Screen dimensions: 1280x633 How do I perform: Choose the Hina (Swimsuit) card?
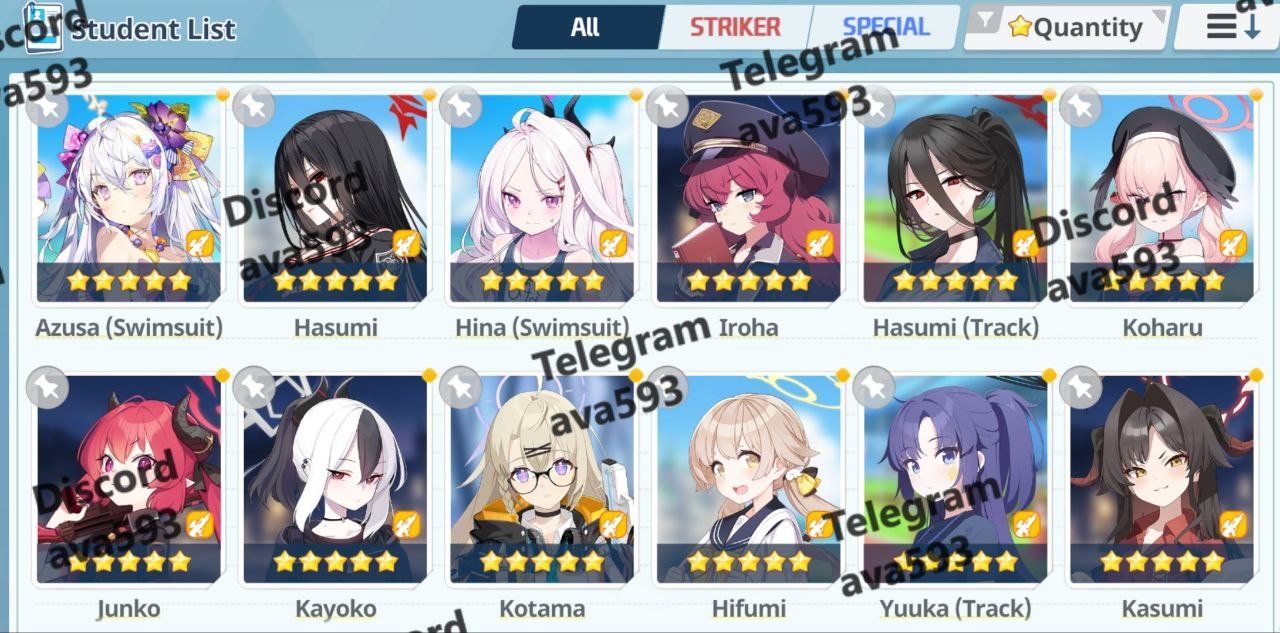(x=542, y=198)
